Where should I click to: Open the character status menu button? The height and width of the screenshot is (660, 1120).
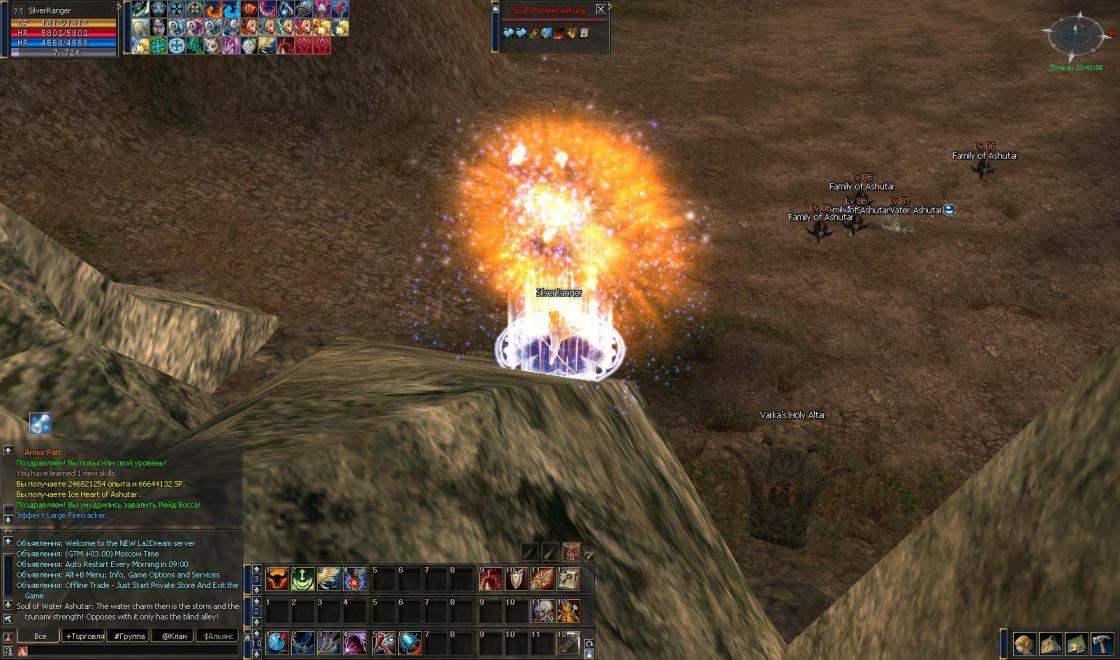click(x=1024, y=643)
